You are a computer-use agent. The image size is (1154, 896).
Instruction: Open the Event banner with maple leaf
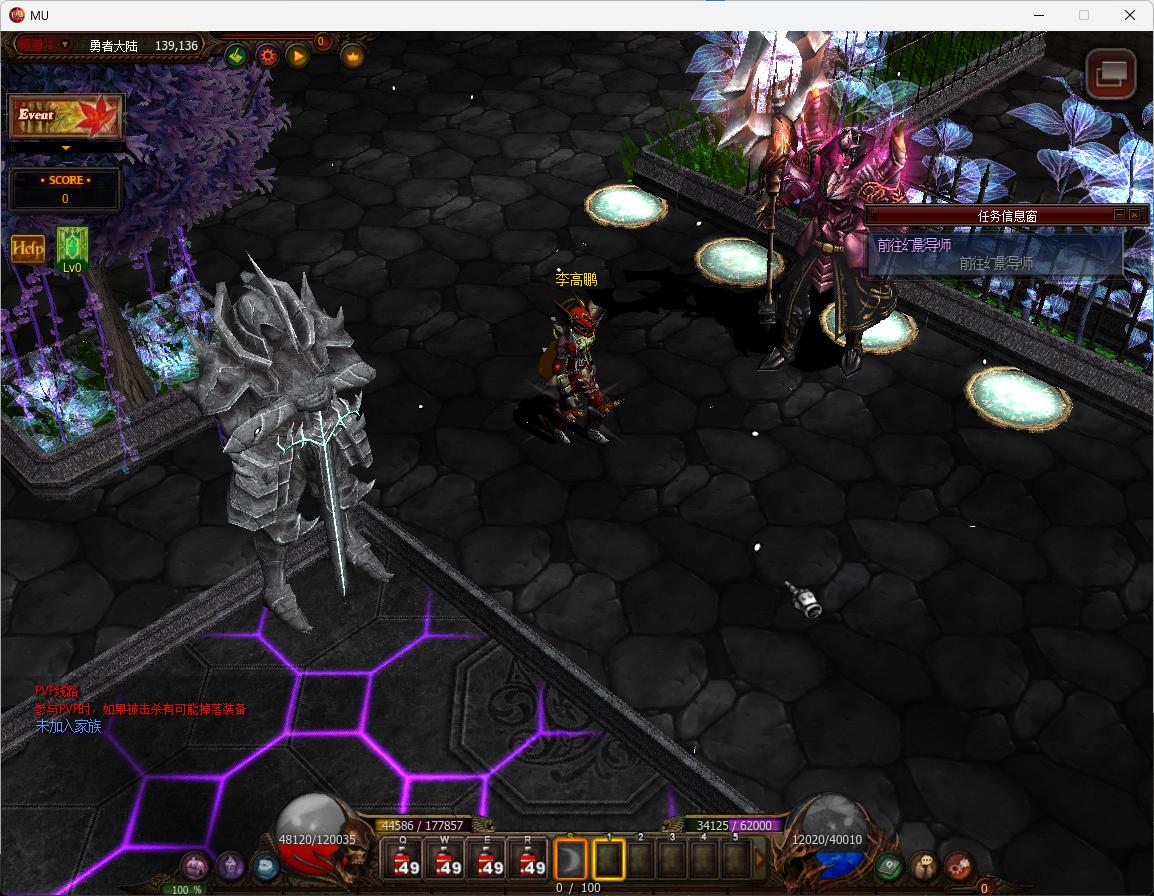[66, 116]
